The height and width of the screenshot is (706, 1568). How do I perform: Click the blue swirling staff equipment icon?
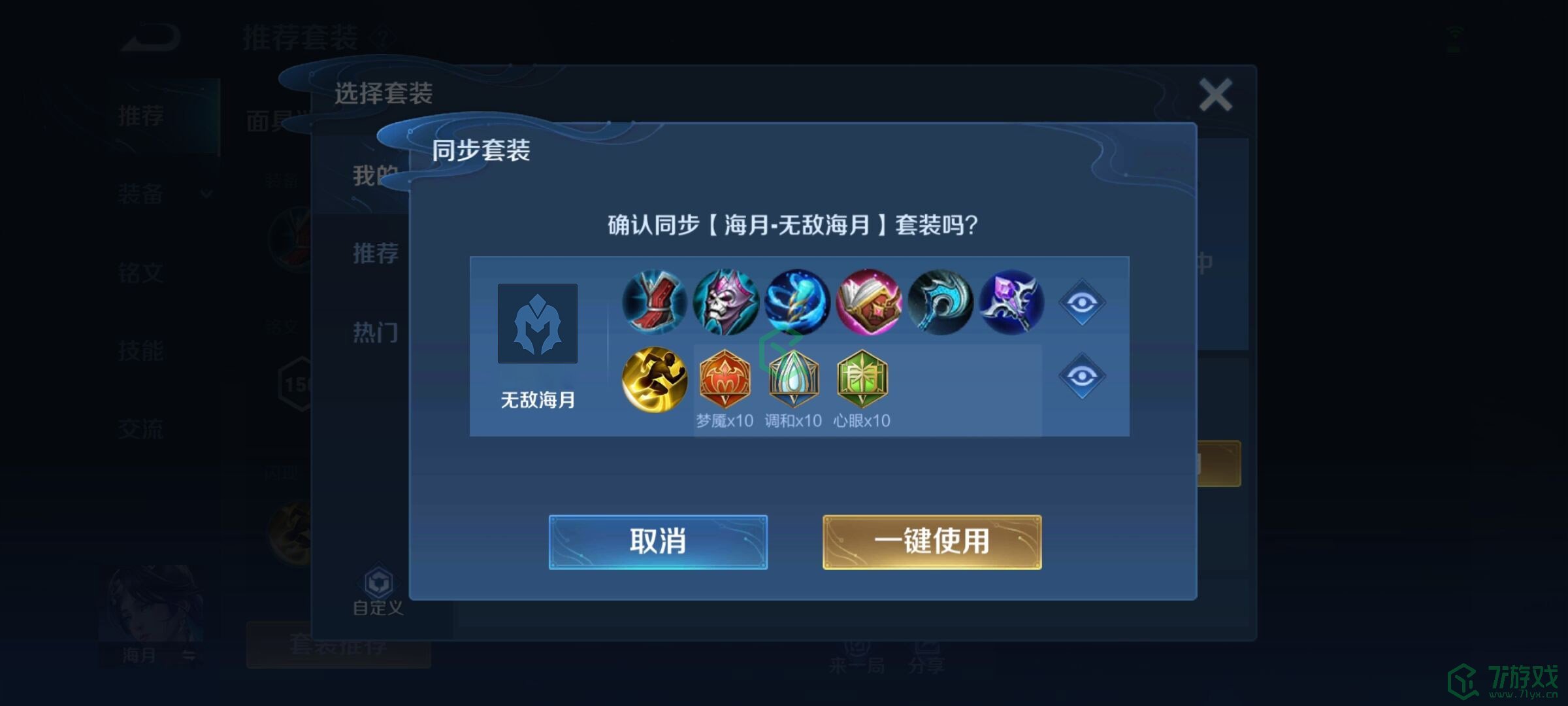click(x=796, y=302)
